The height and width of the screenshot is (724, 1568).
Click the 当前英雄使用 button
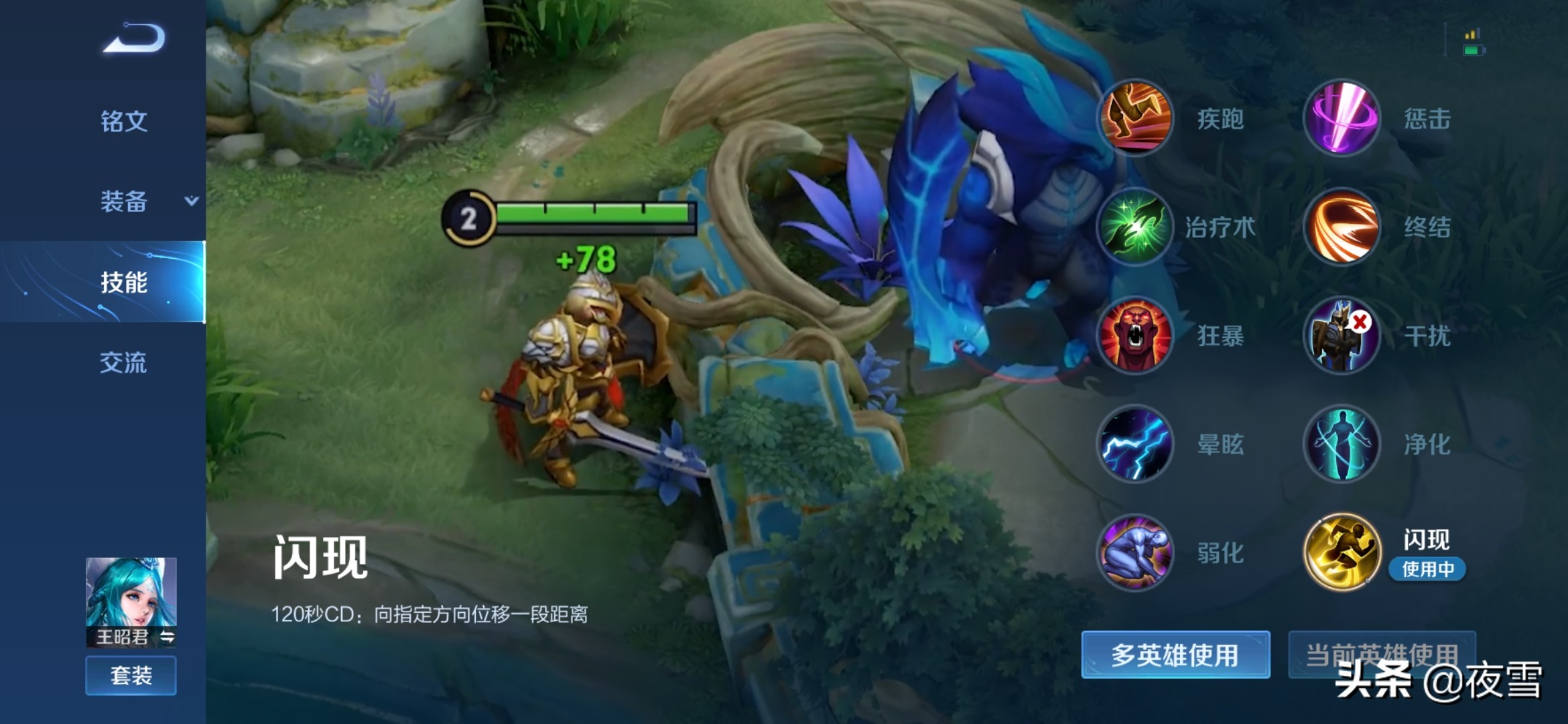[1382, 654]
